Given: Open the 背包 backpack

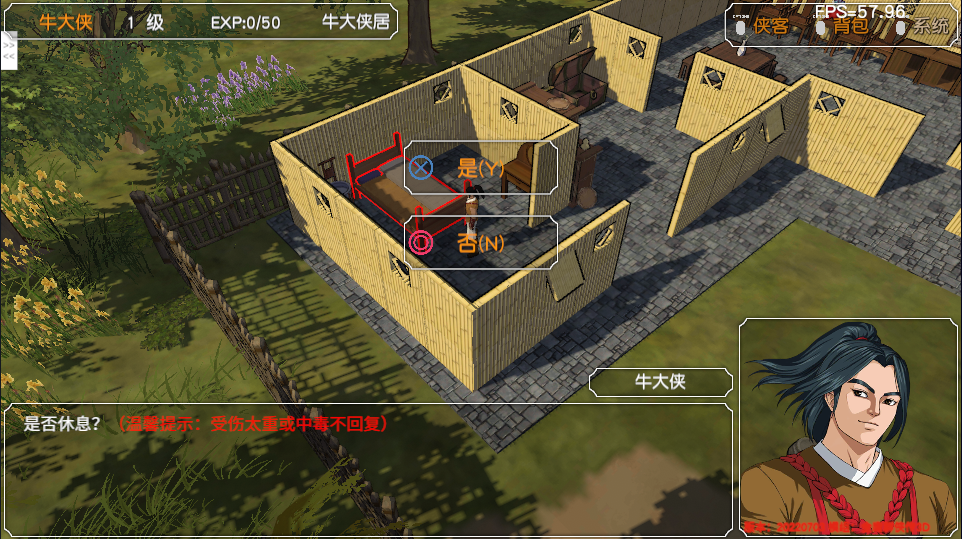Looking at the screenshot, I should 851,27.
